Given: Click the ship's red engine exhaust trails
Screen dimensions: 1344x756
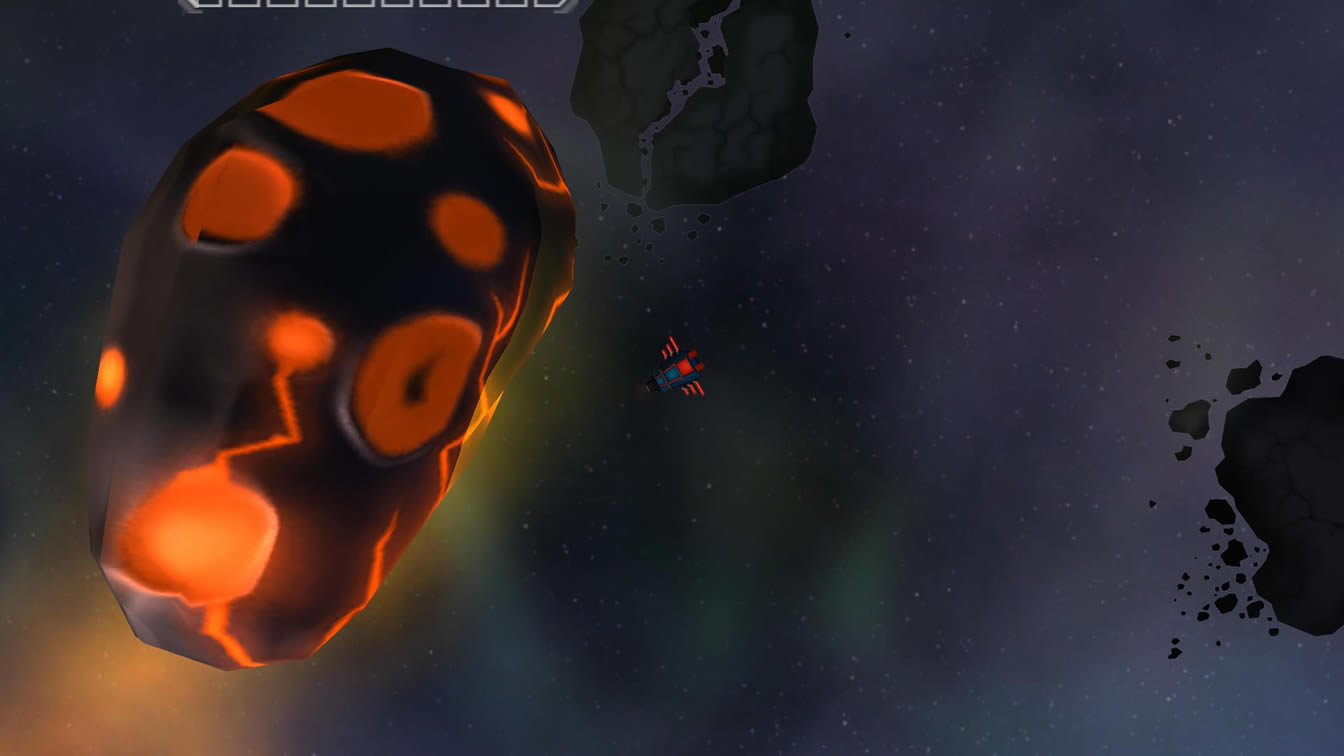Looking at the screenshot, I should click(x=670, y=345).
